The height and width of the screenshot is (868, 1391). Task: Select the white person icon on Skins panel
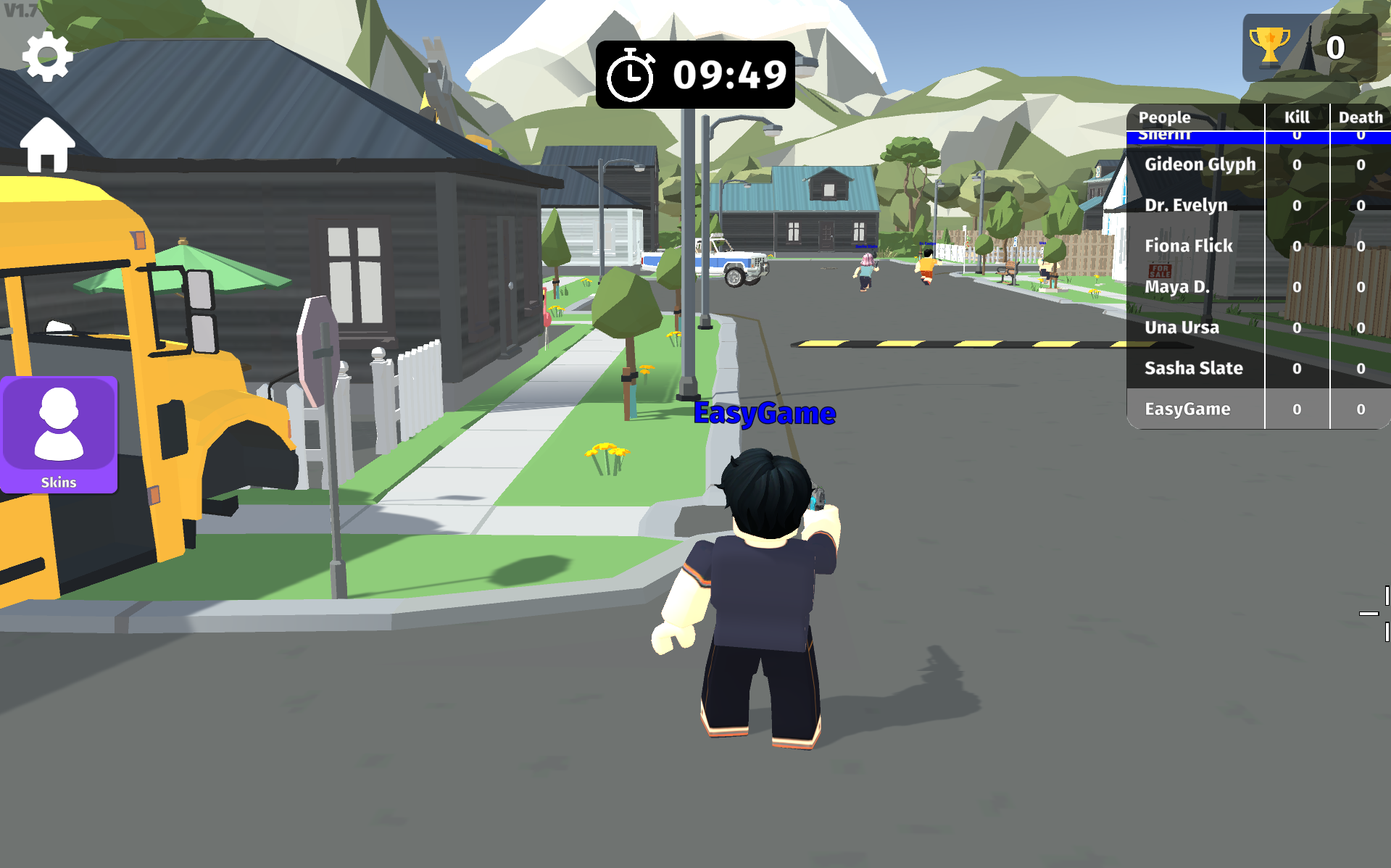(x=59, y=424)
